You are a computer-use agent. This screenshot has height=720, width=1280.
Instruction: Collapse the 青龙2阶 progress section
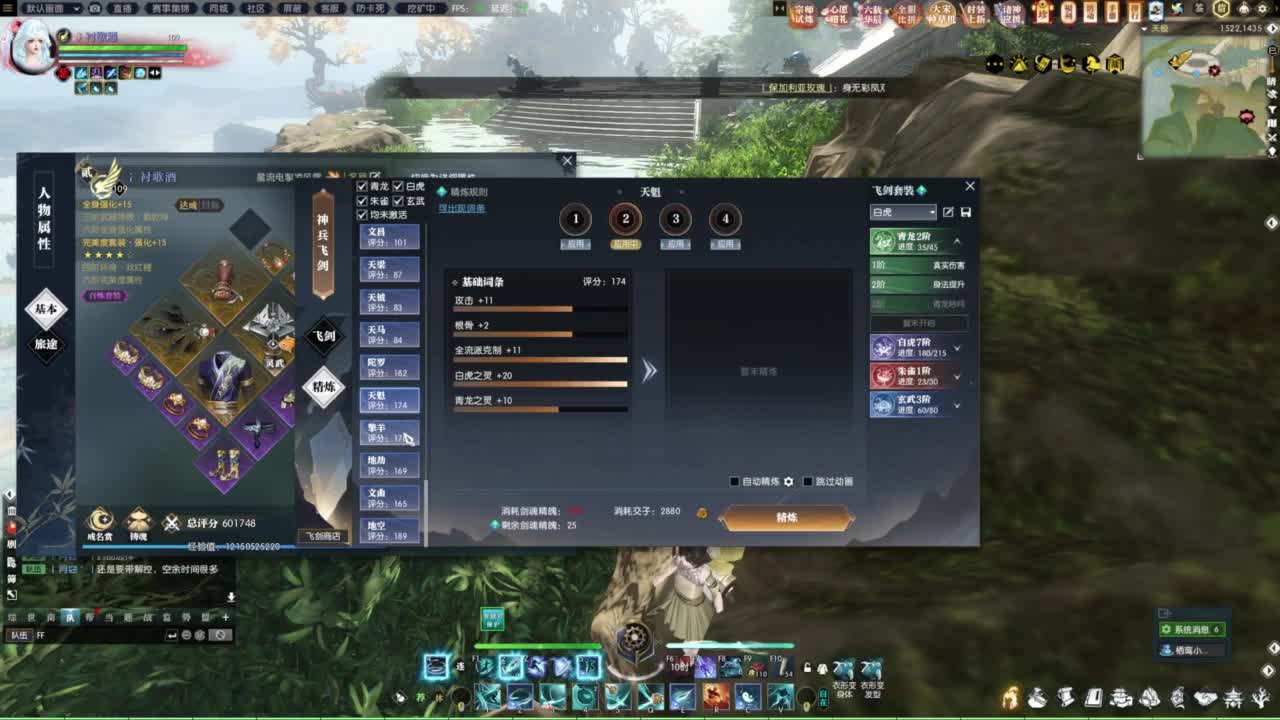pyautogui.click(x=954, y=241)
